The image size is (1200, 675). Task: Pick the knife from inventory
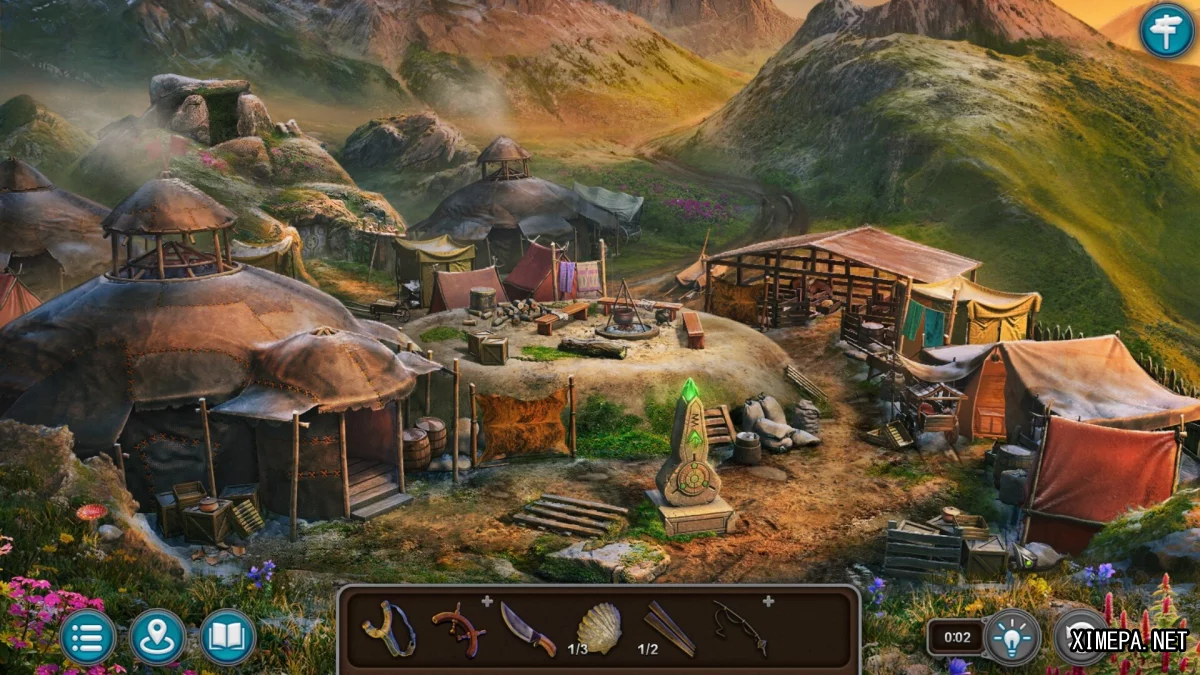click(x=527, y=629)
